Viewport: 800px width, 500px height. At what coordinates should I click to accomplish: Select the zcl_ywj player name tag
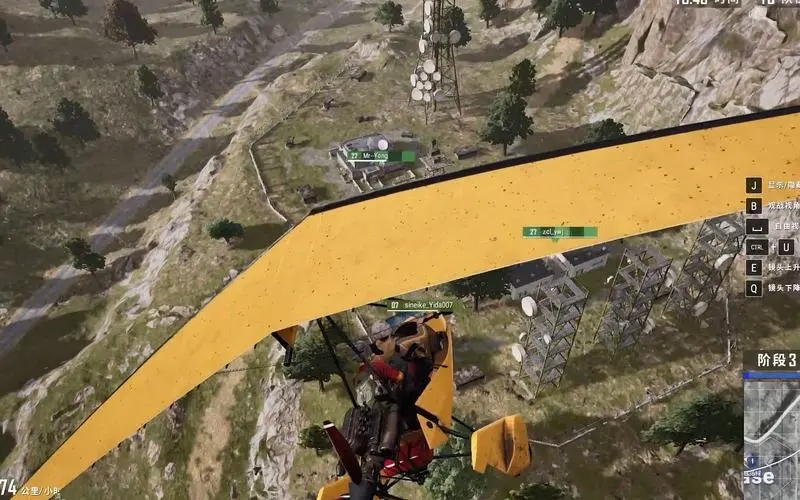559,232
